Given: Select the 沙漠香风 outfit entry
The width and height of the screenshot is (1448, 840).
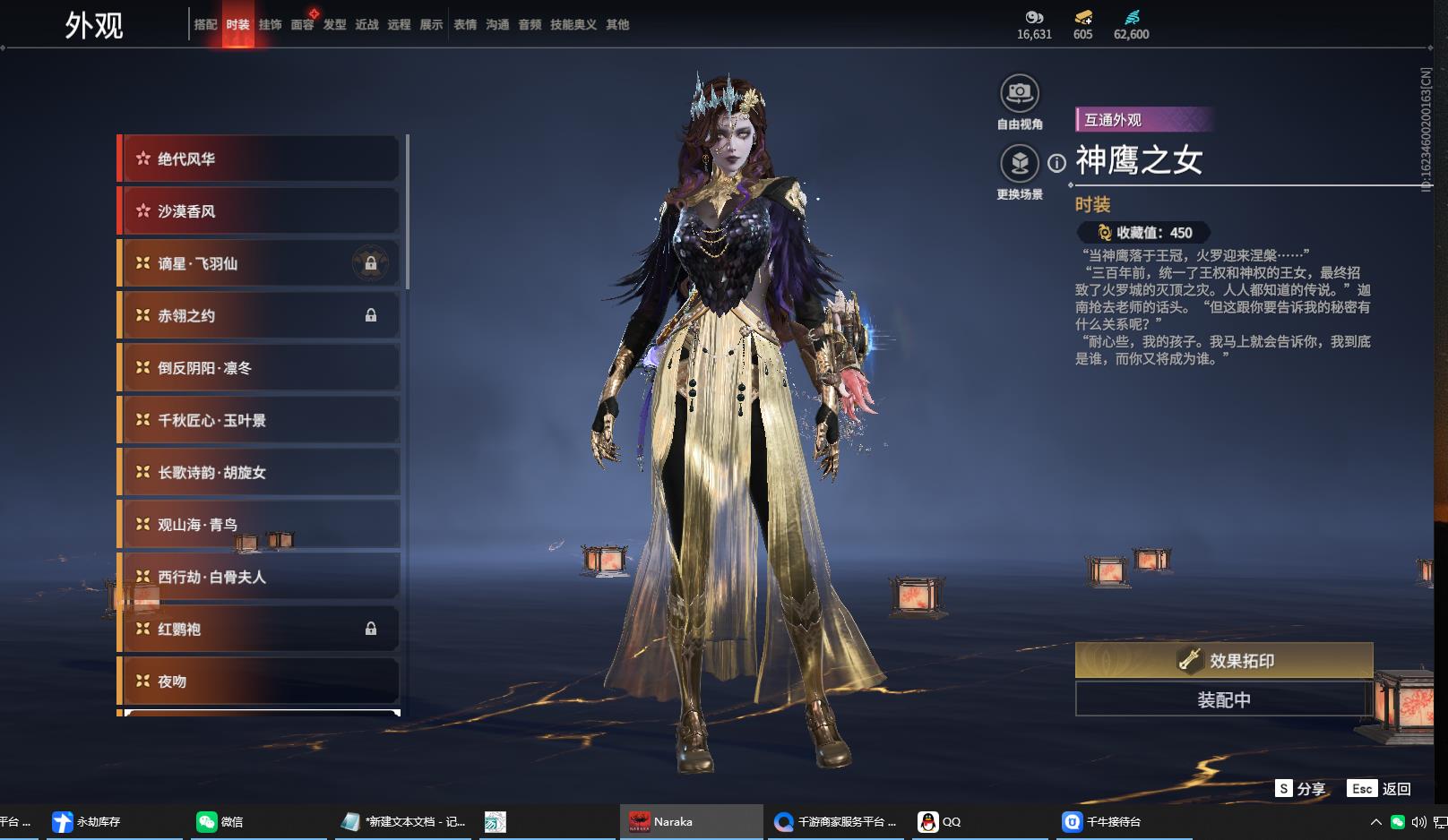Looking at the screenshot, I should pos(260,211).
